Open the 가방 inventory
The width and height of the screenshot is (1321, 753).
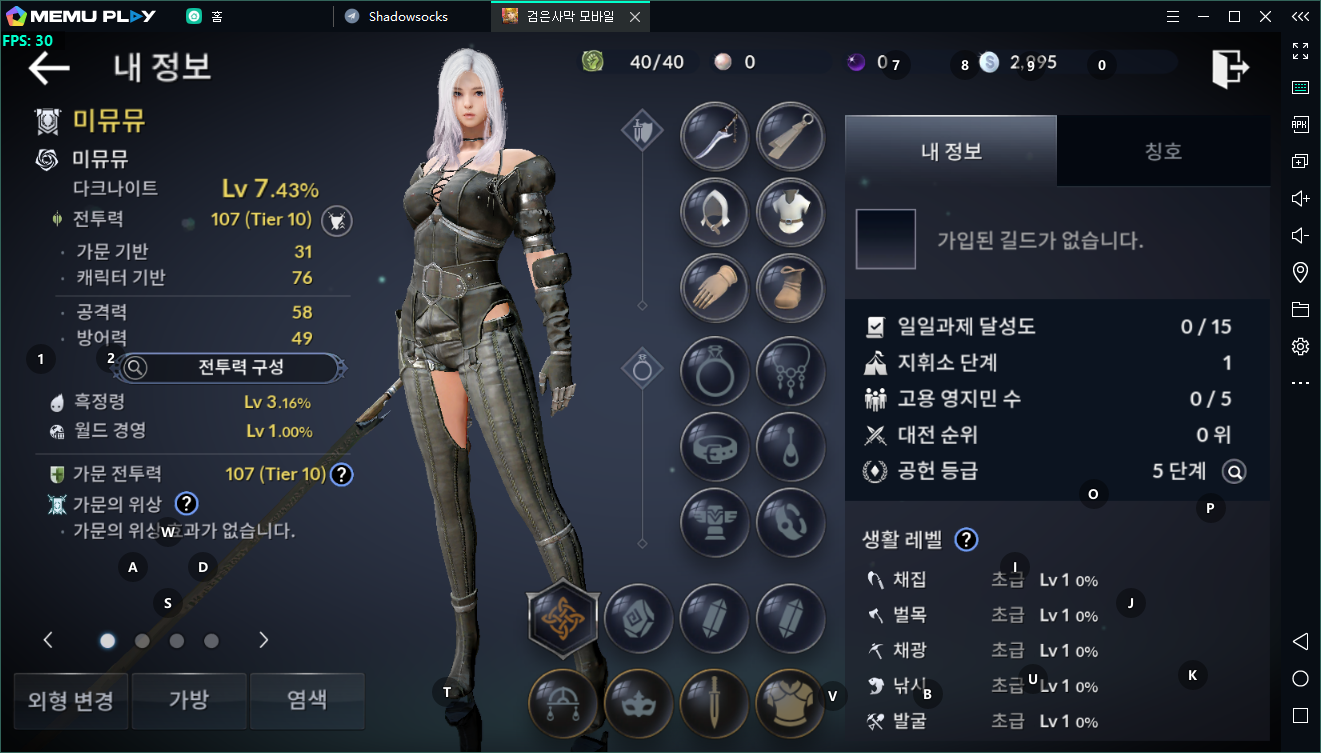coord(189,700)
